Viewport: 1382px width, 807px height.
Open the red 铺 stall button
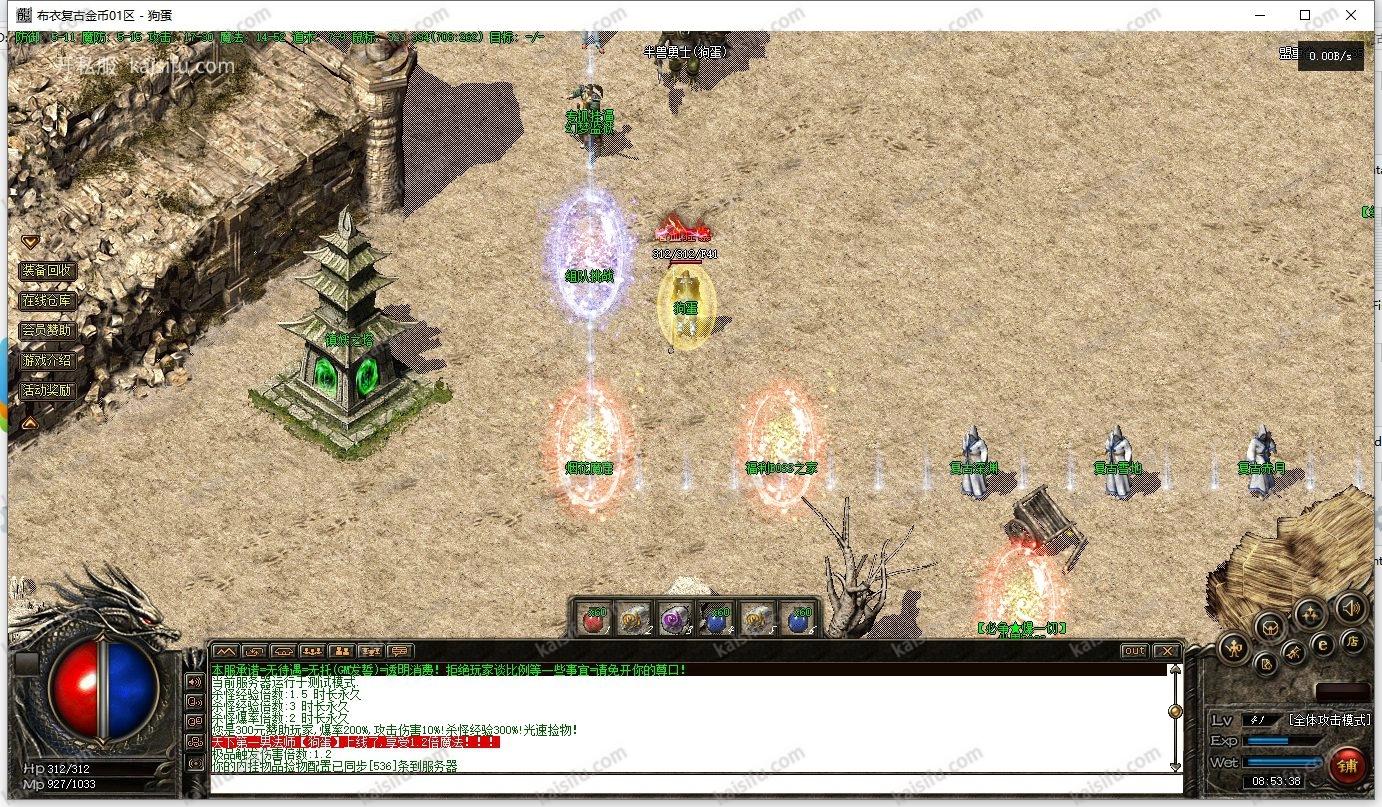tap(1348, 766)
